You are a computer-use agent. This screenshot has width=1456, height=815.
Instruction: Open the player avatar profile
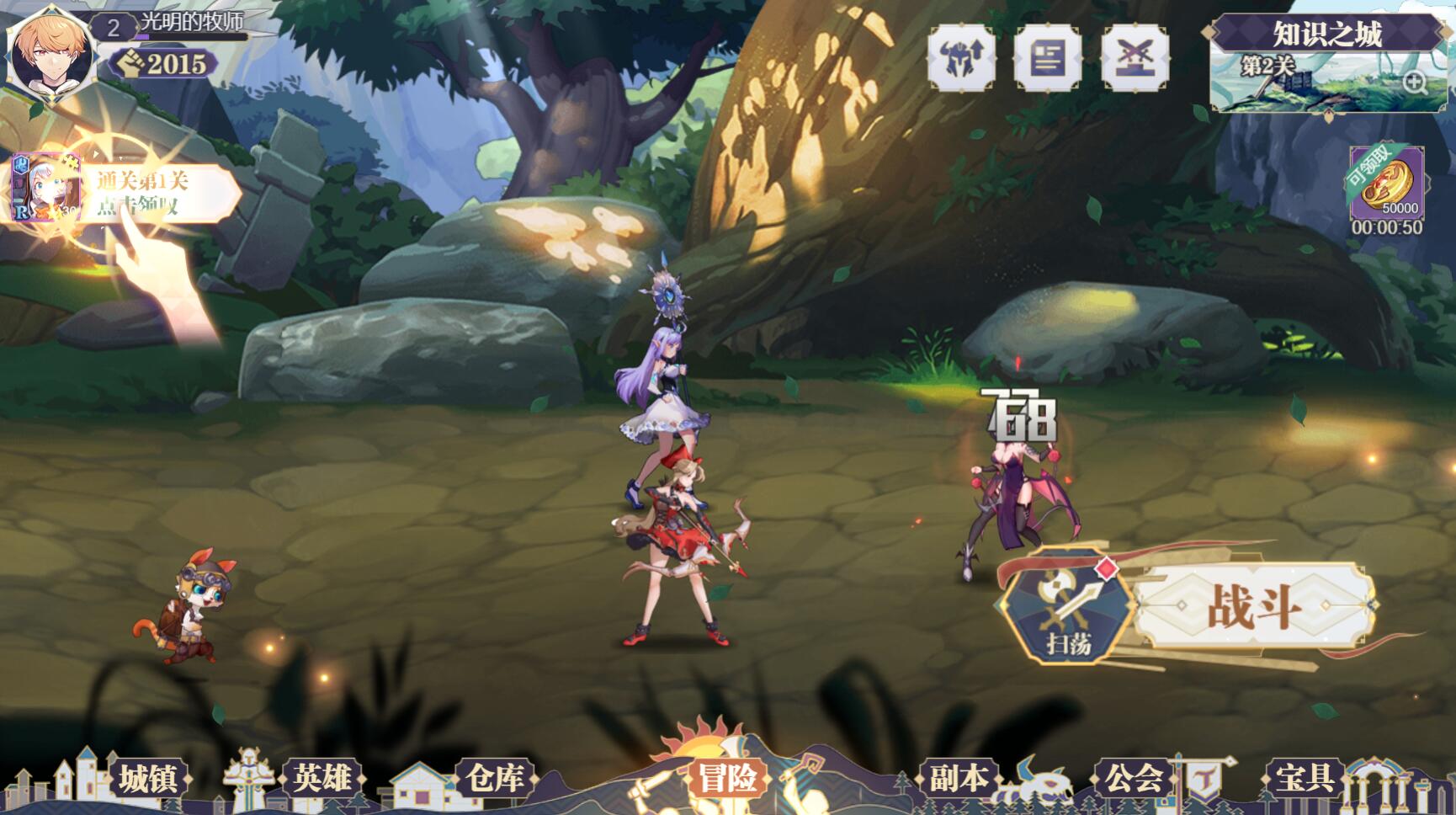click(x=50, y=51)
